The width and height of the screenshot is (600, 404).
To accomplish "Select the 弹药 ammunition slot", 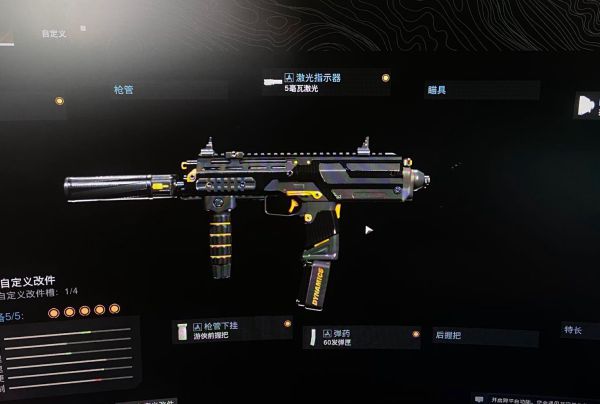I will pyautogui.click(x=361, y=337).
